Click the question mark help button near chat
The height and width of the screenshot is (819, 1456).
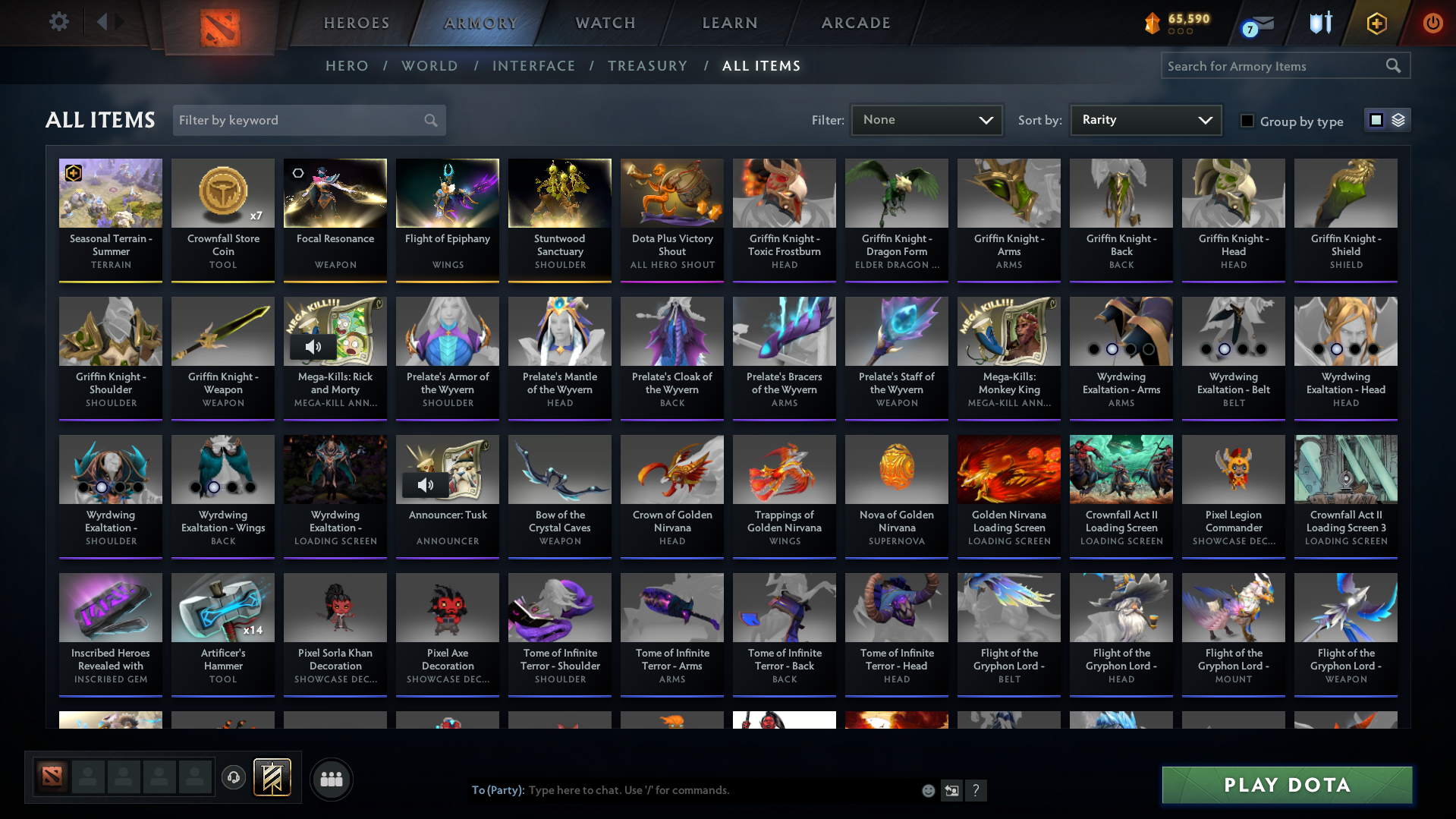click(976, 790)
